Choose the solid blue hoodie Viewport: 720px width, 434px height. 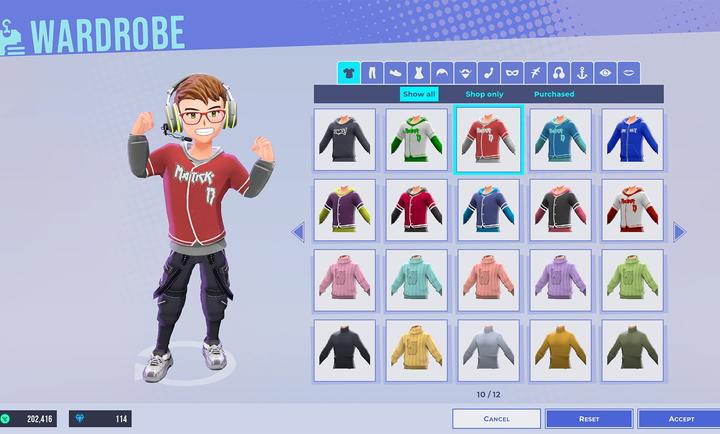point(631,140)
